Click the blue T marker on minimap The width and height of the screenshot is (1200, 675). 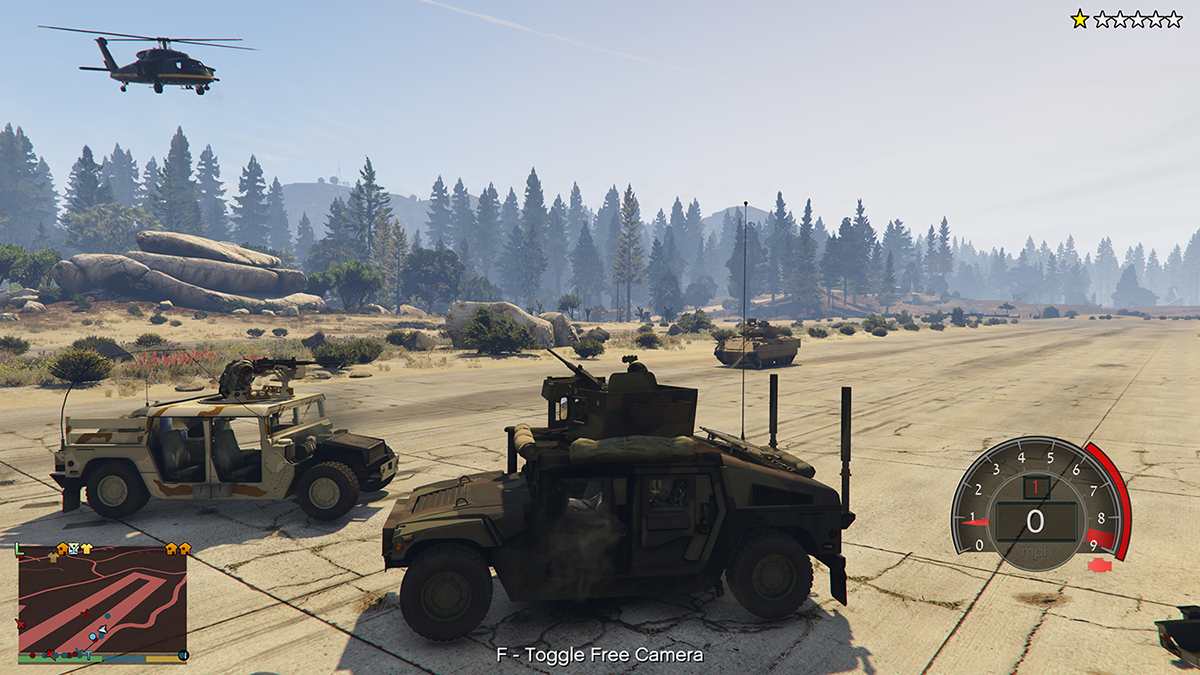(88, 655)
